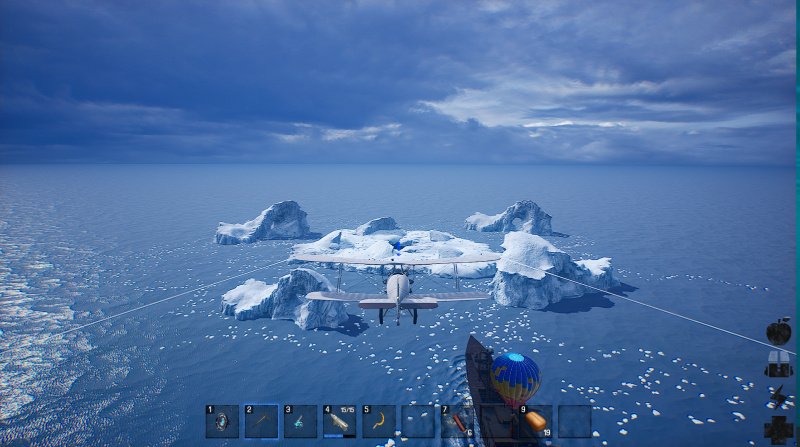Viewport: 800px width, 447px height.
Task: Select the orange block stack of 19
Action: click(536, 421)
